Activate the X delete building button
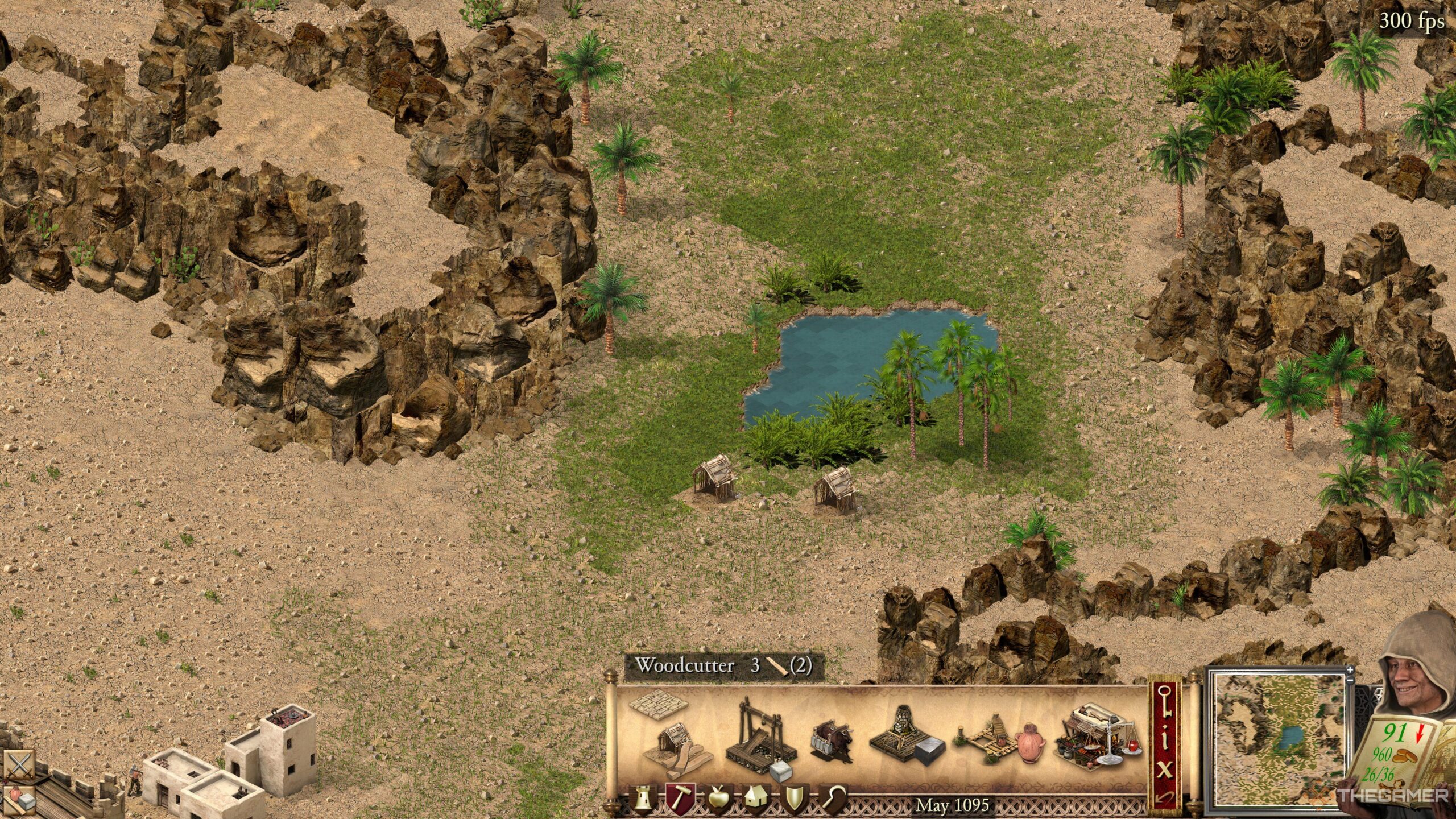Screen dimensions: 1456x819 1164,770
